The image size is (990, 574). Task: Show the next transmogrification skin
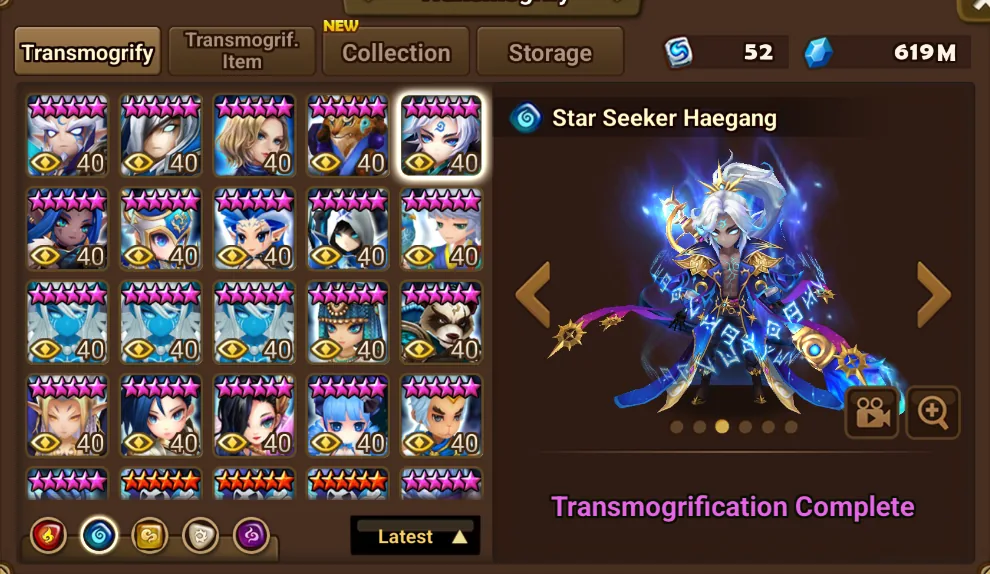click(933, 294)
